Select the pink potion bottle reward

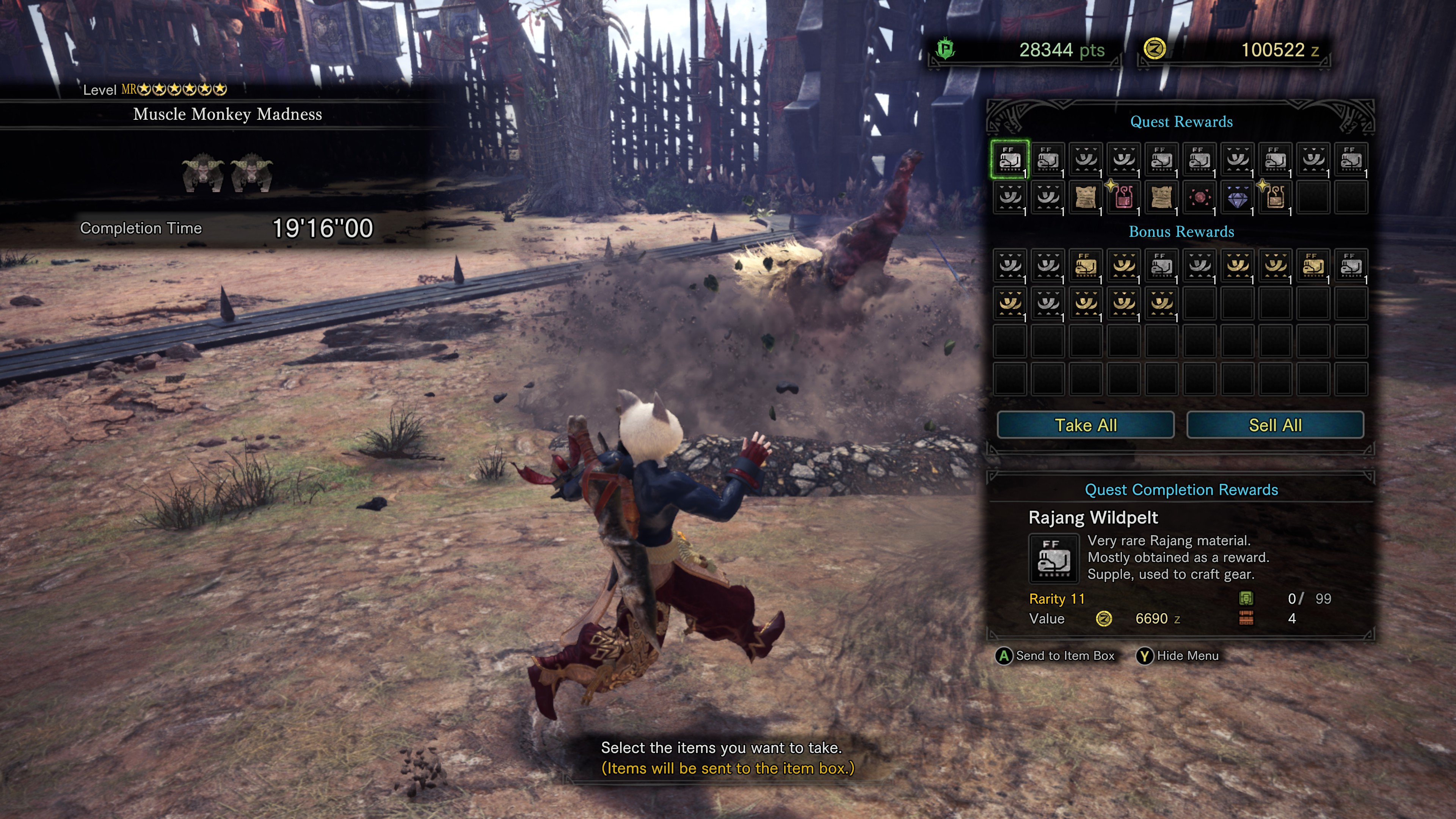1123,197
